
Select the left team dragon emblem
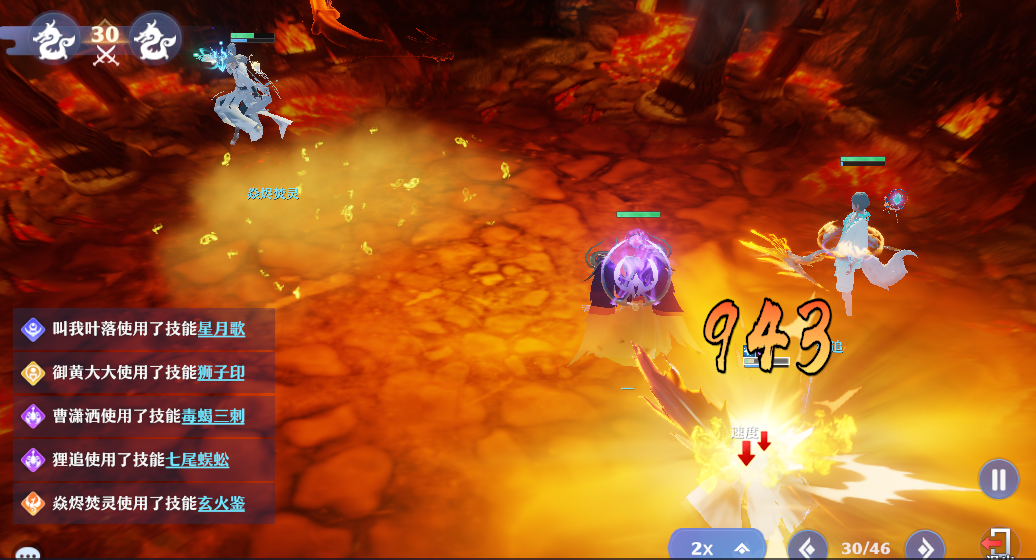coord(54,38)
